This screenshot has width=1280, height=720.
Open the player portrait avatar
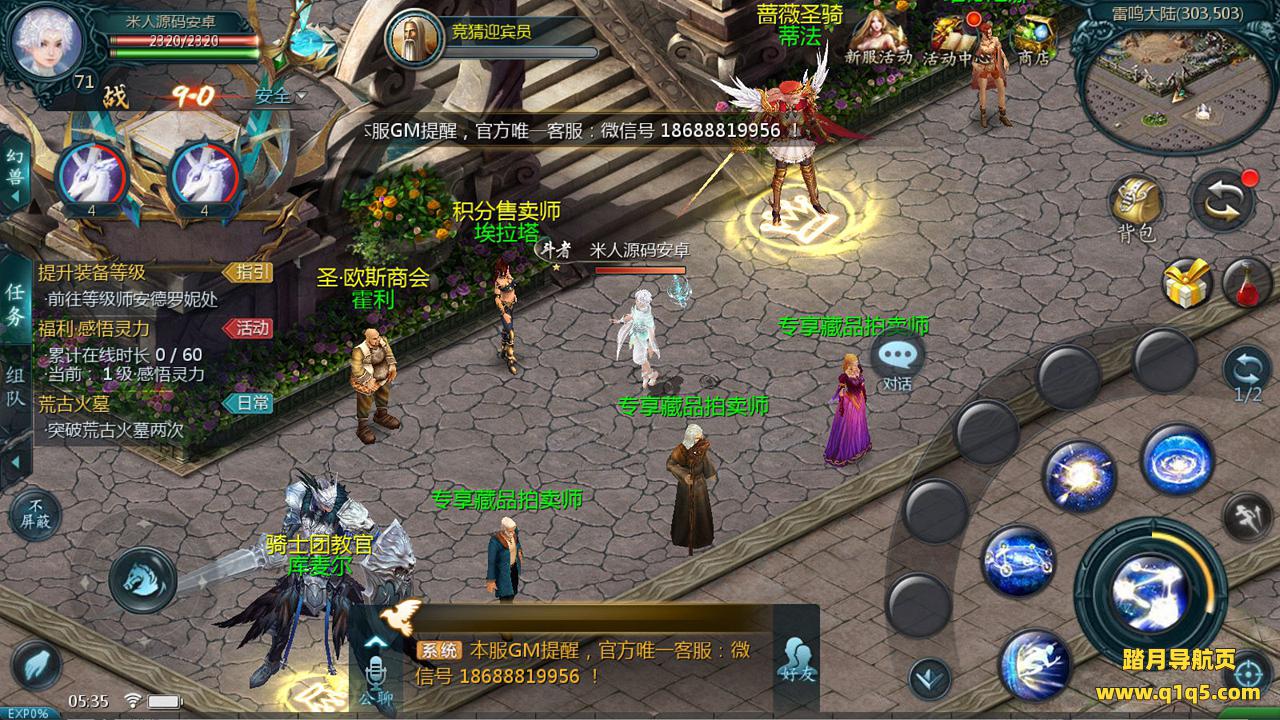(47, 37)
